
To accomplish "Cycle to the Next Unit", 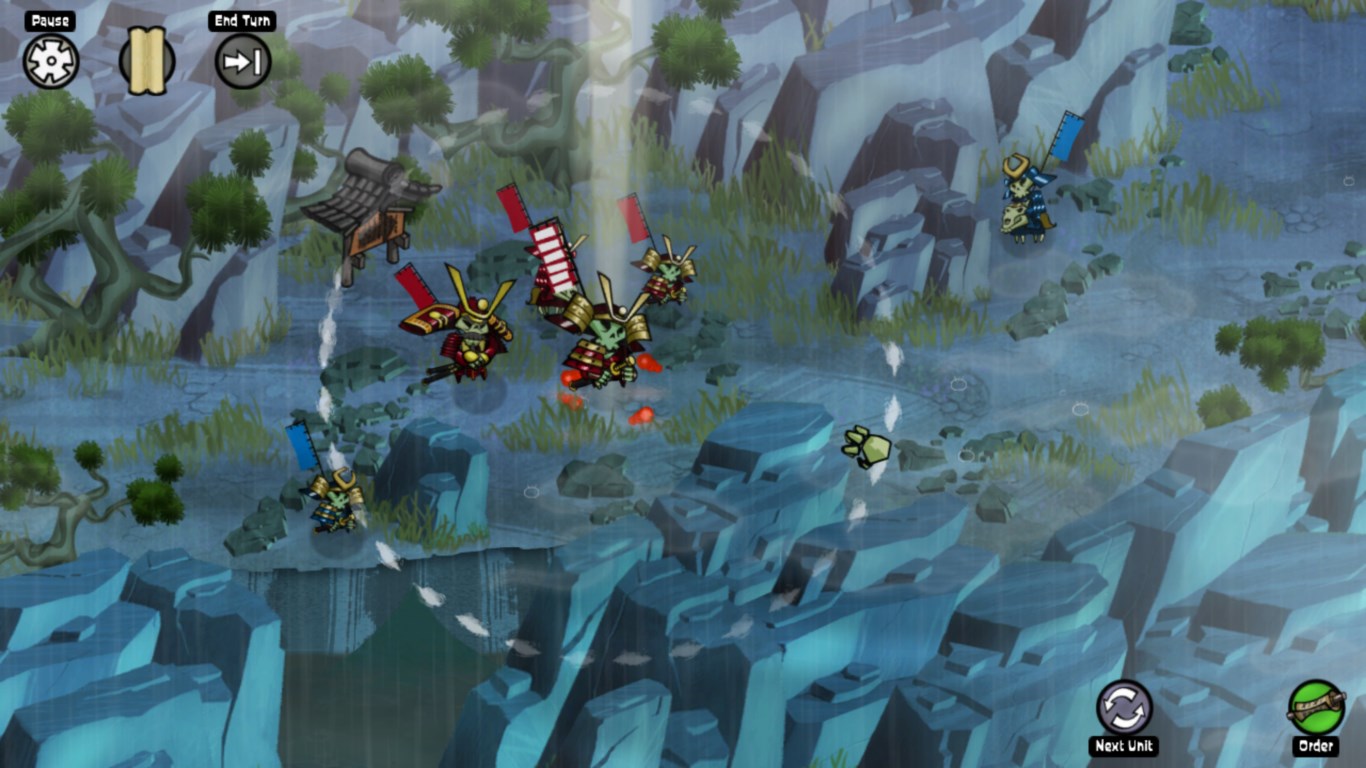I will click(x=1124, y=708).
